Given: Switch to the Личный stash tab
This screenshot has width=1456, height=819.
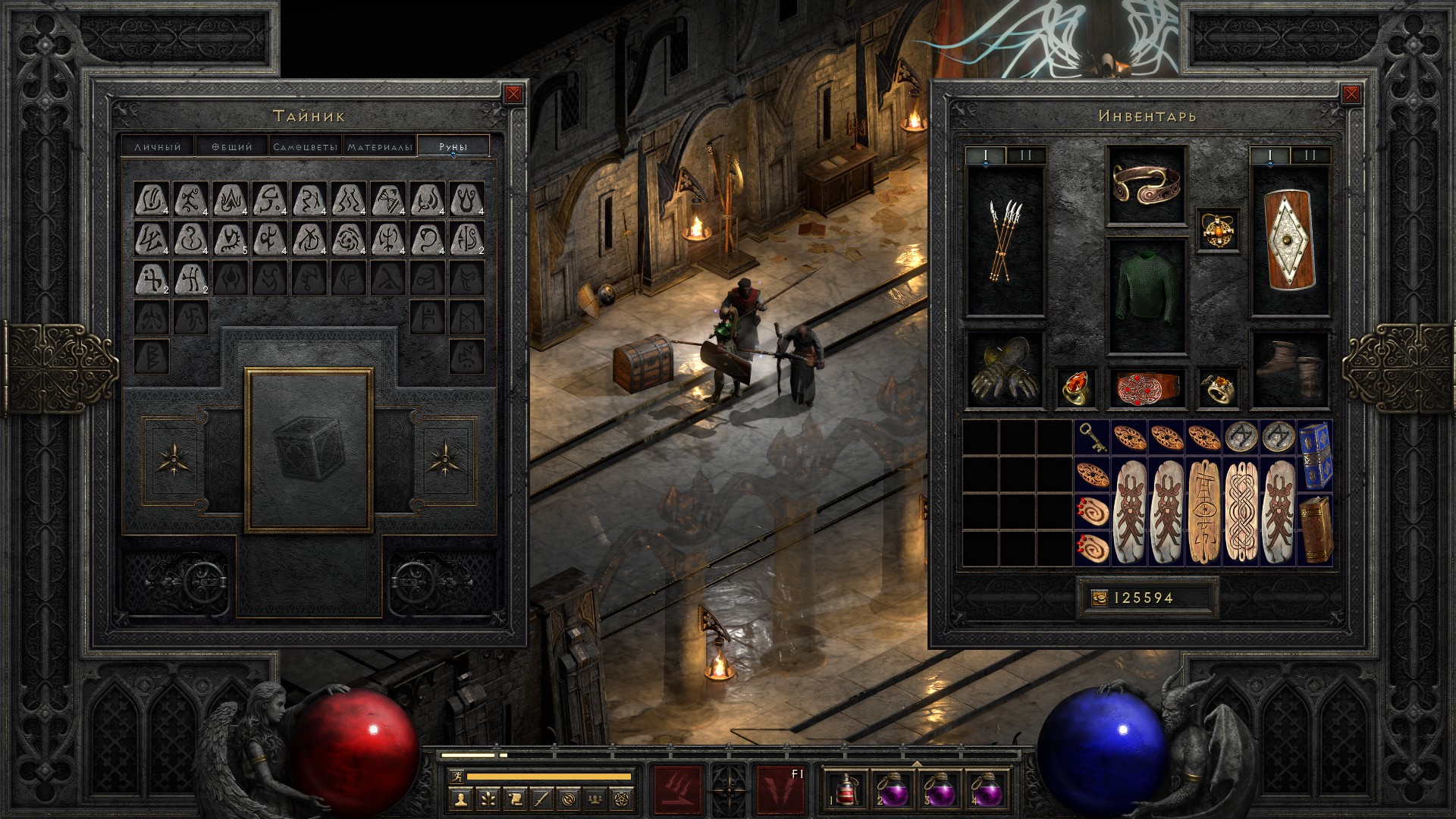Looking at the screenshot, I should (158, 146).
